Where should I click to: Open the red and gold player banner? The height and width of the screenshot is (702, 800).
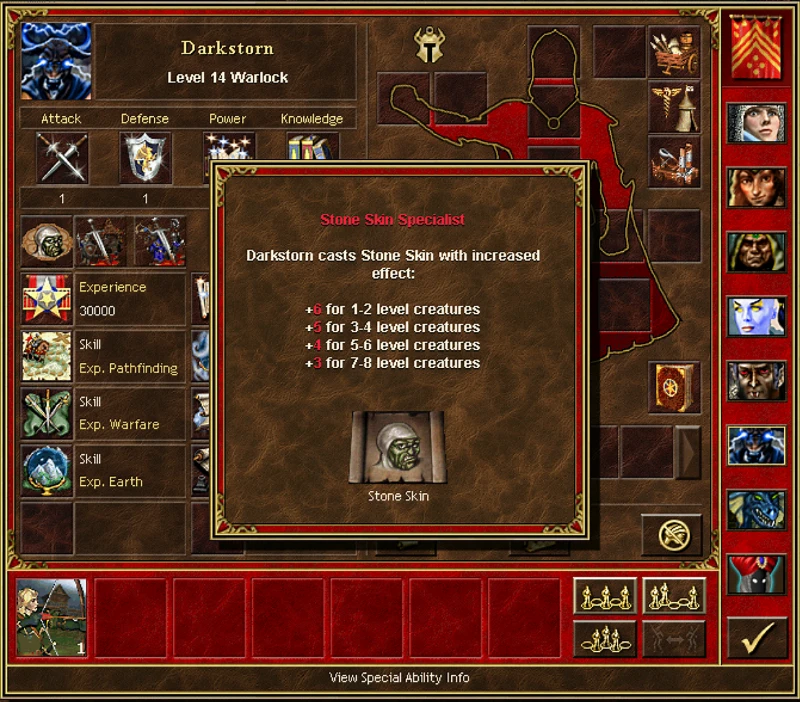coord(756,48)
